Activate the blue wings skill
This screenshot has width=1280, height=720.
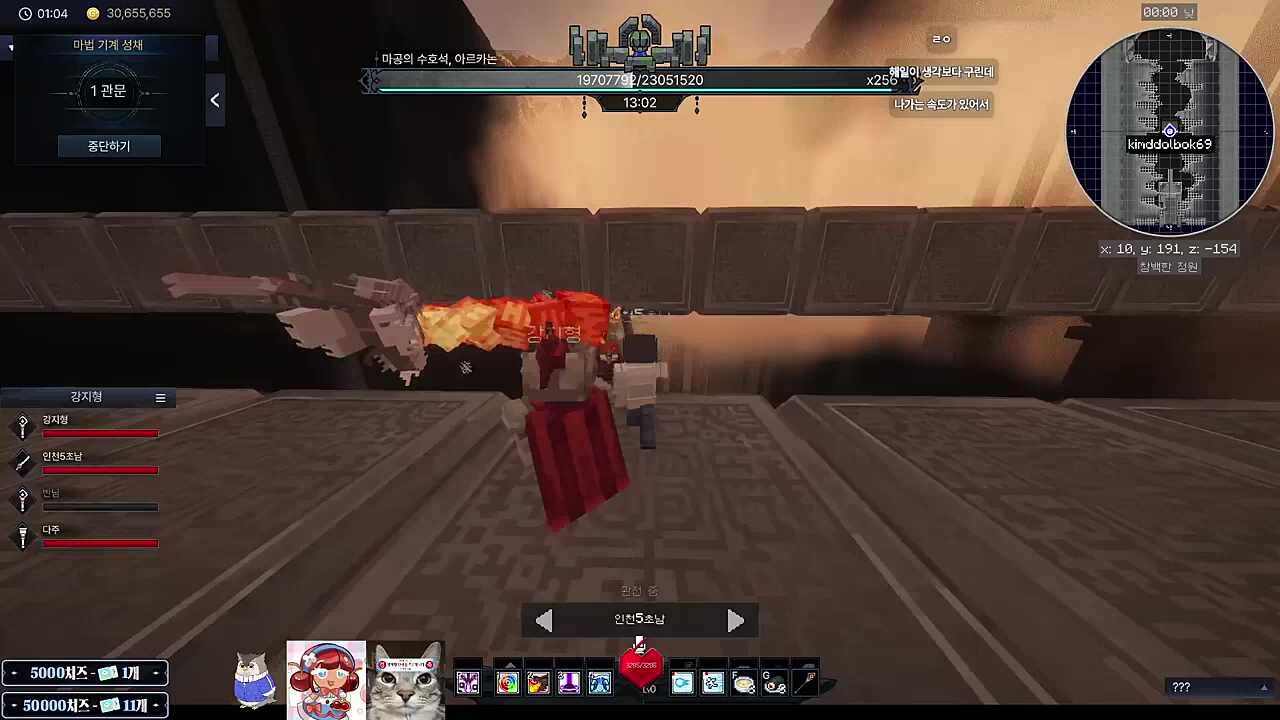pyautogui.click(x=599, y=683)
